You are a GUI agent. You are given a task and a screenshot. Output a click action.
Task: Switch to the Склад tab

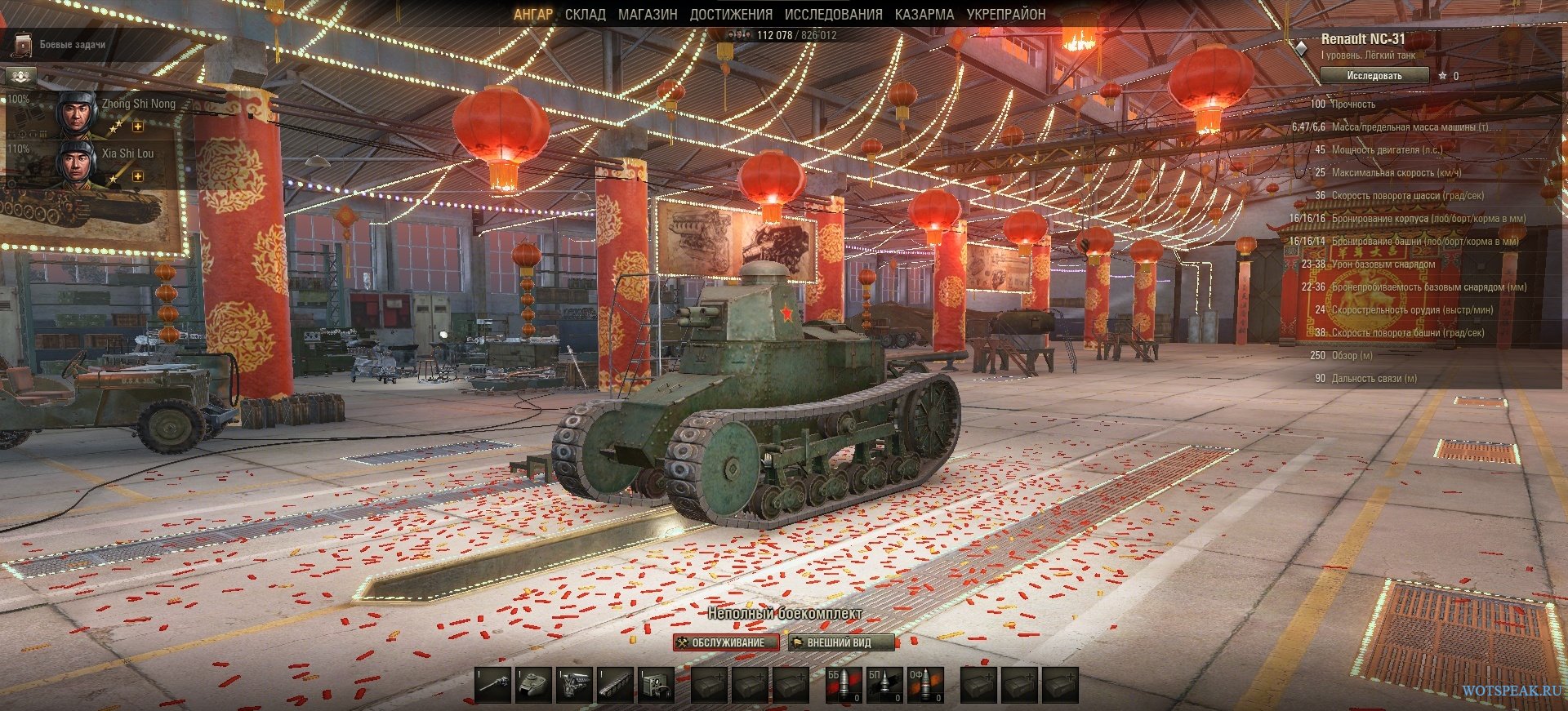click(x=585, y=15)
